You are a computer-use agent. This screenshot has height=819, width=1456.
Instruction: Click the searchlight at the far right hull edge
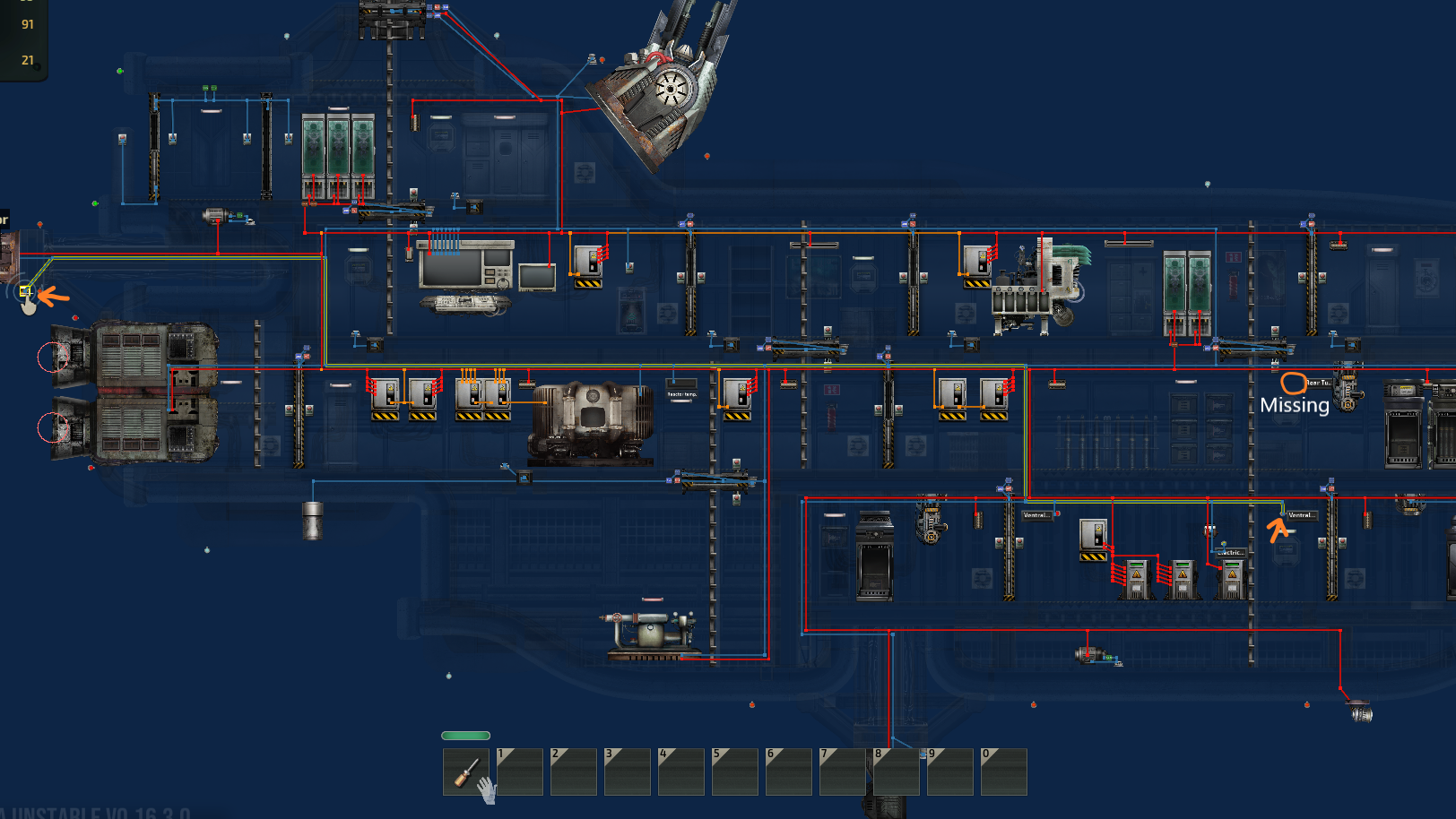click(x=1361, y=712)
